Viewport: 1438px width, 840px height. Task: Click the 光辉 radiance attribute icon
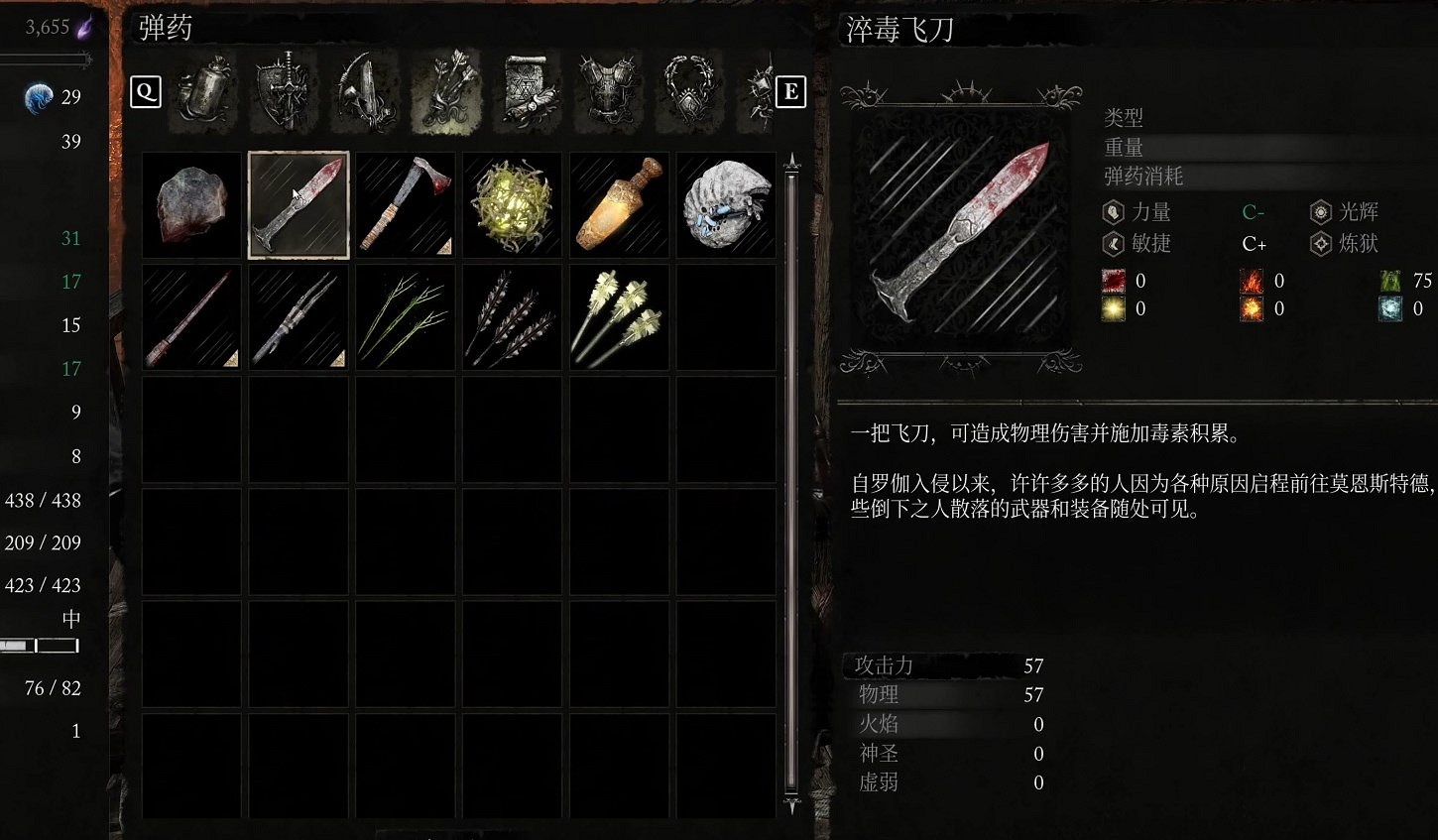coord(1319,211)
